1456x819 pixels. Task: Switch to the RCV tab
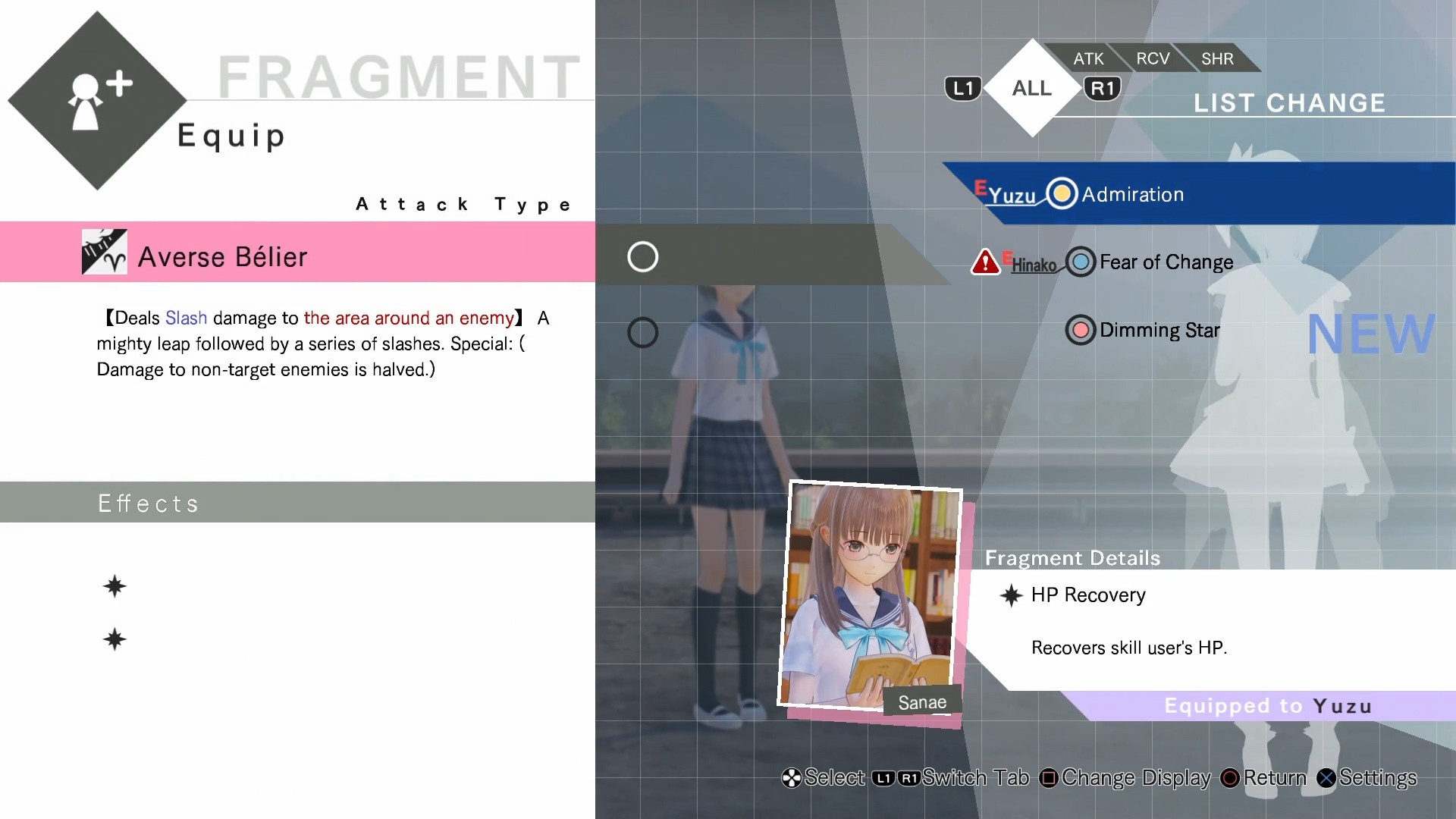(1152, 58)
